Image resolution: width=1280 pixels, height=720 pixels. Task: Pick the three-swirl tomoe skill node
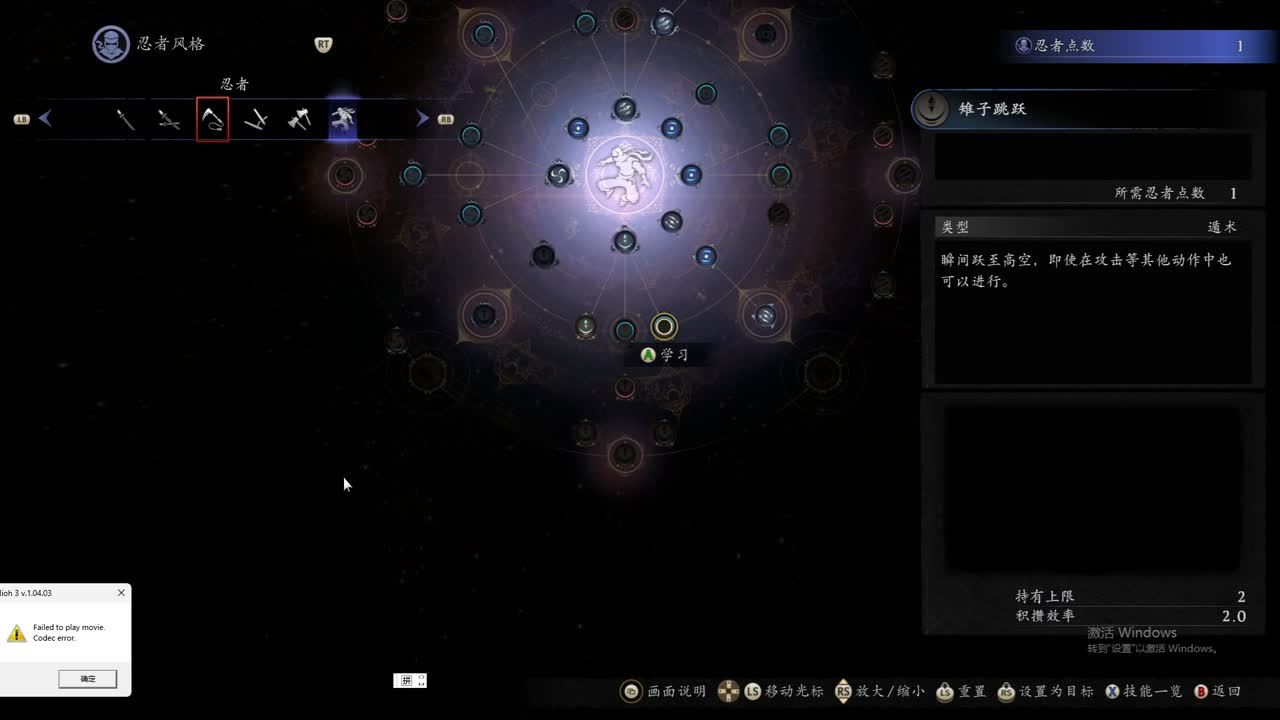(559, 176)
